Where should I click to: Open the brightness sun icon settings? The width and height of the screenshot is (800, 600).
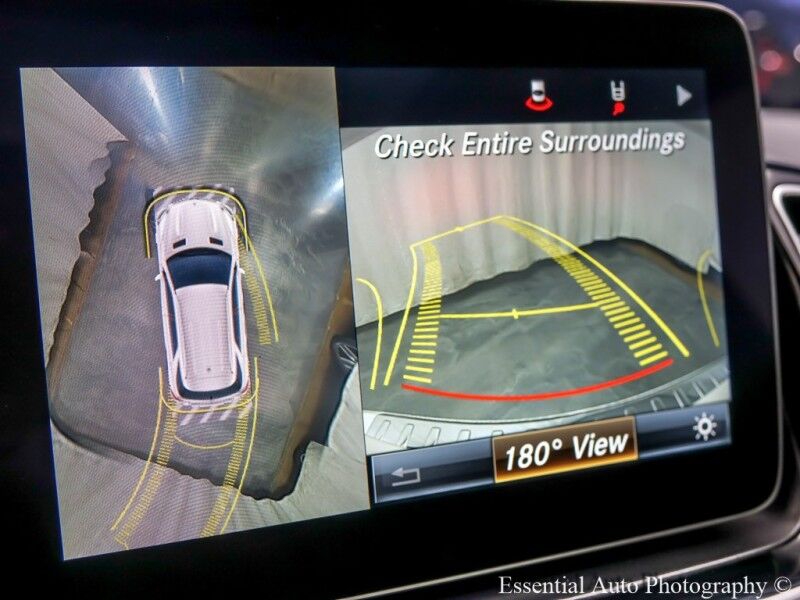click(704, 428)
